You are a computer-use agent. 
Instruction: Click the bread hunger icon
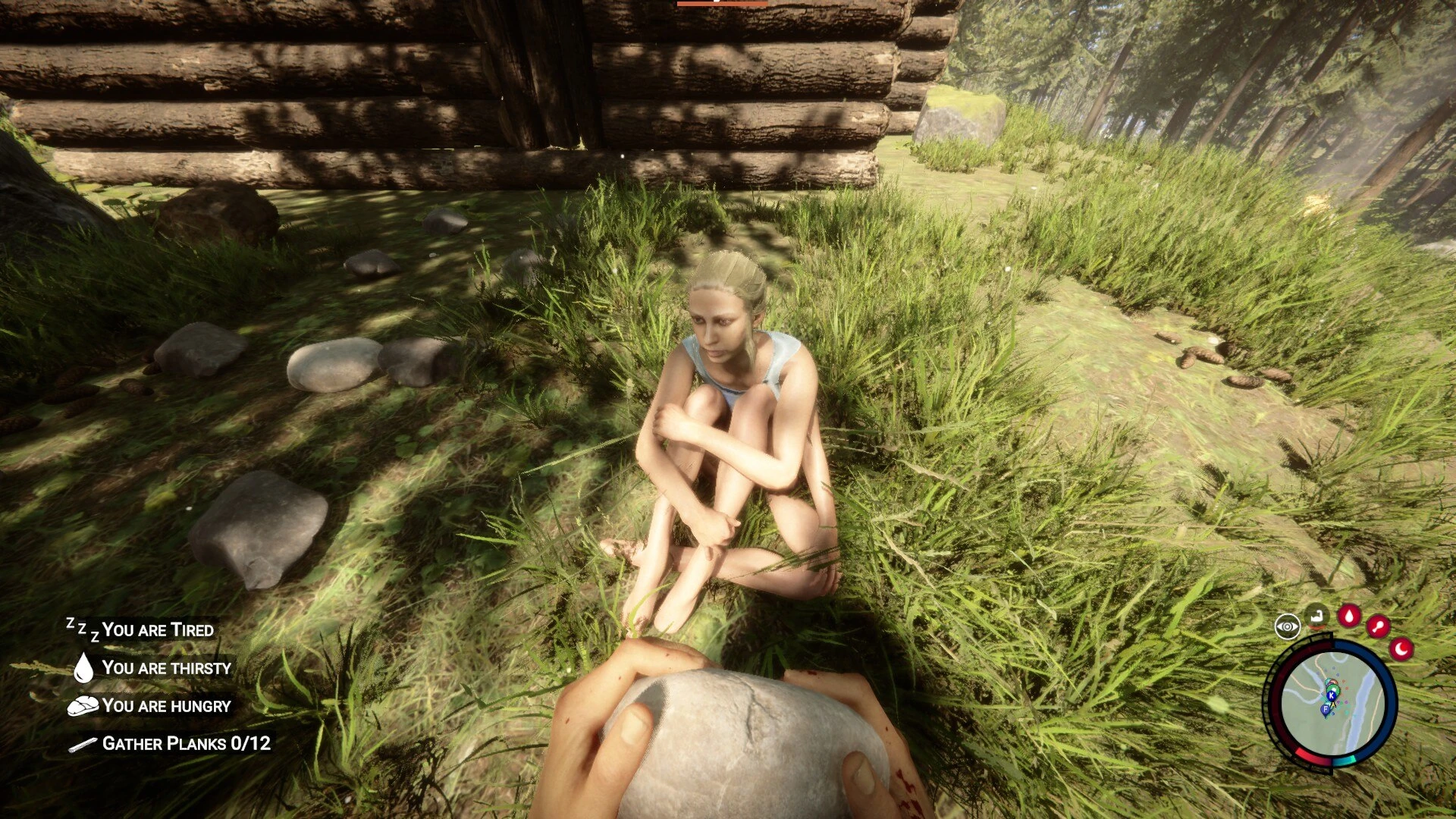83,705
